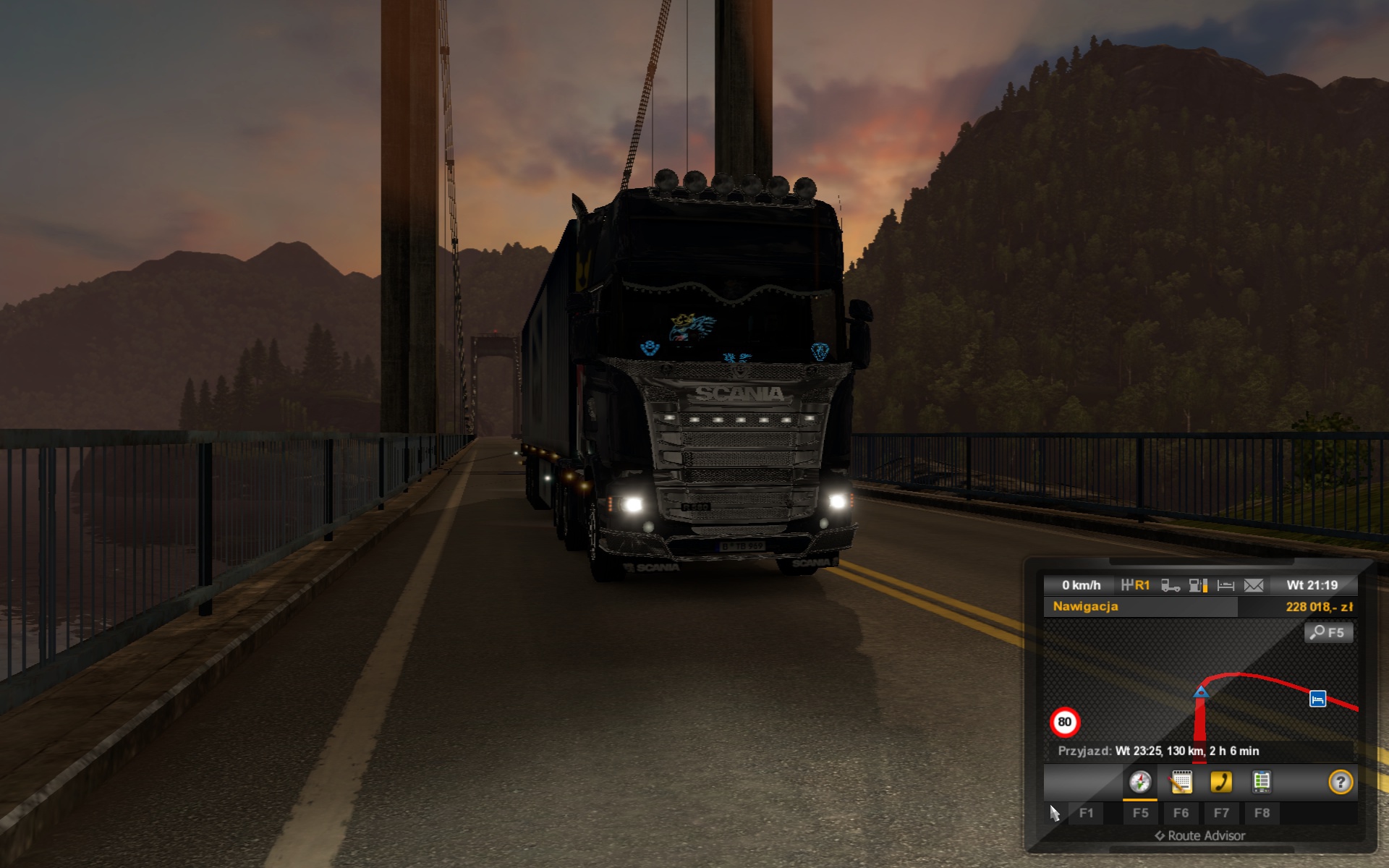This screenshot has height=868, width=1389.
Task: Click the truck damage status icon
Action: click(1170, 585)
